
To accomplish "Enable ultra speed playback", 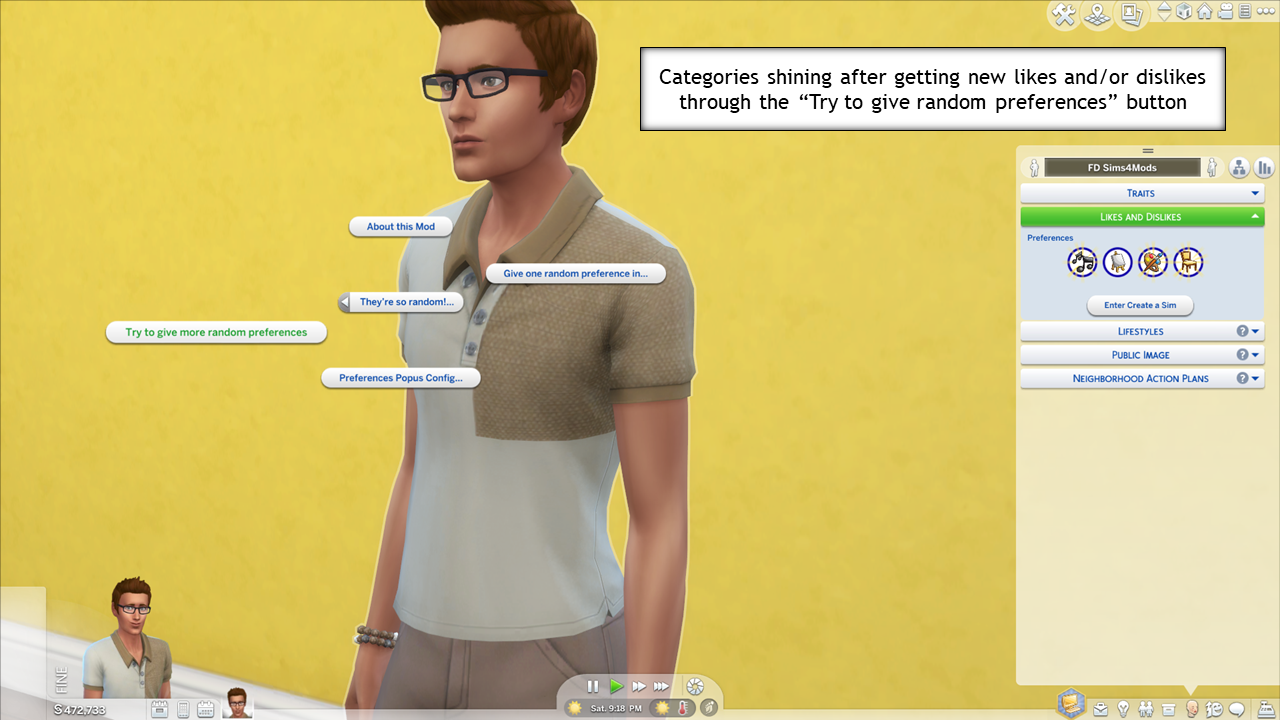I will point(662,686).
